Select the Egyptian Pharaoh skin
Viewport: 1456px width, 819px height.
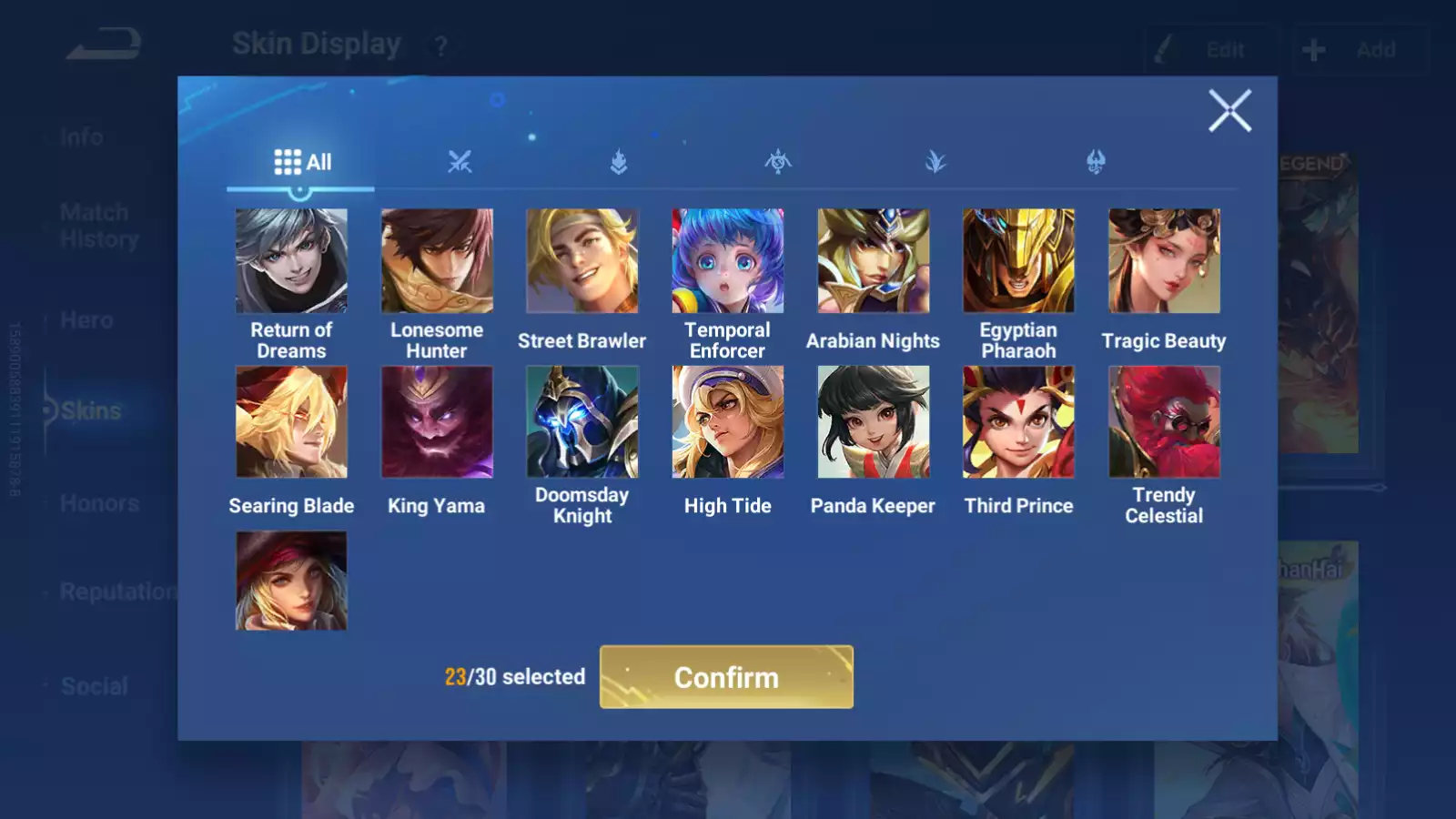coord(1019,261)
